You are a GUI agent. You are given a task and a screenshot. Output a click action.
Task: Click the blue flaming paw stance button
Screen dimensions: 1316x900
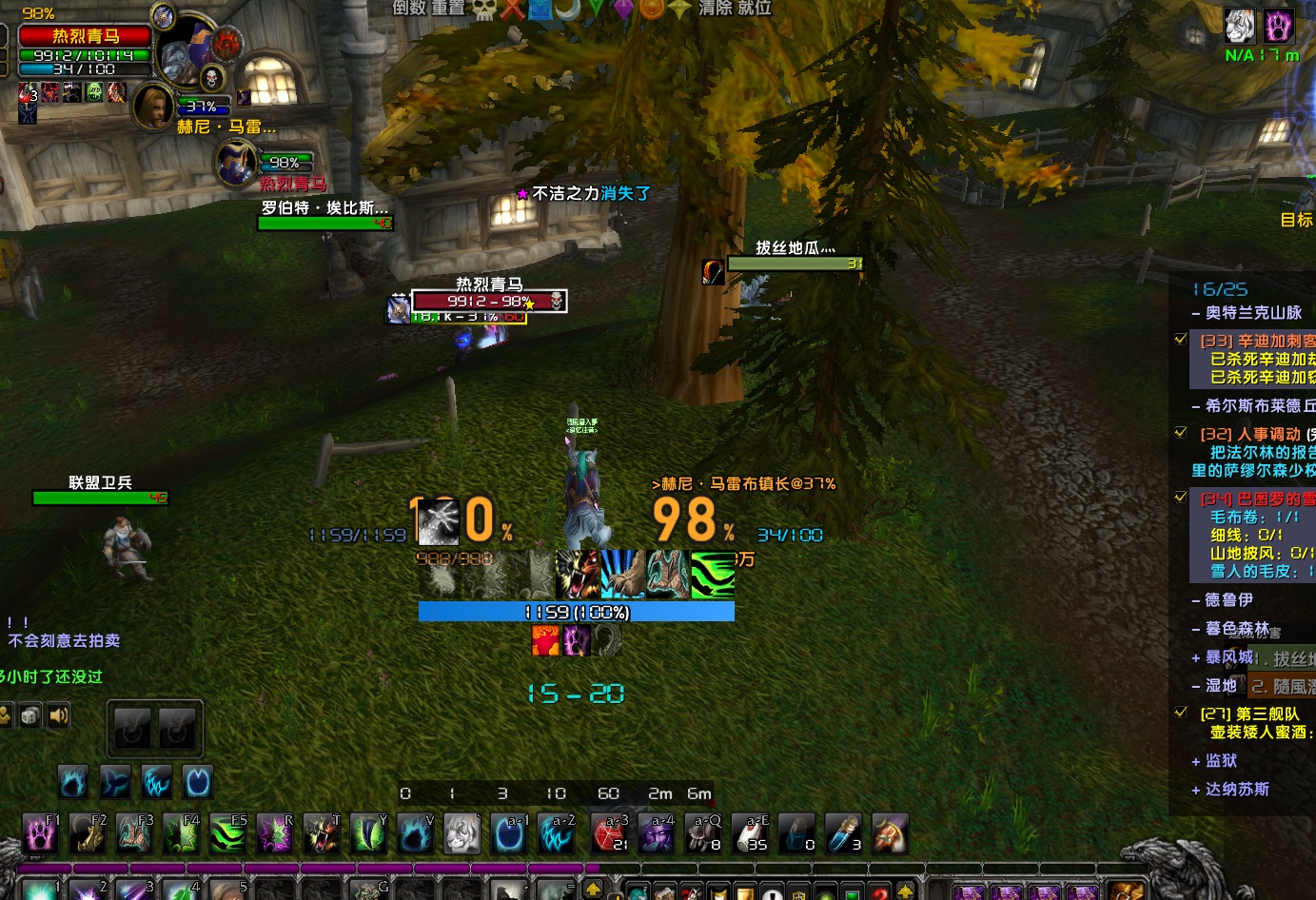(73, 782)
